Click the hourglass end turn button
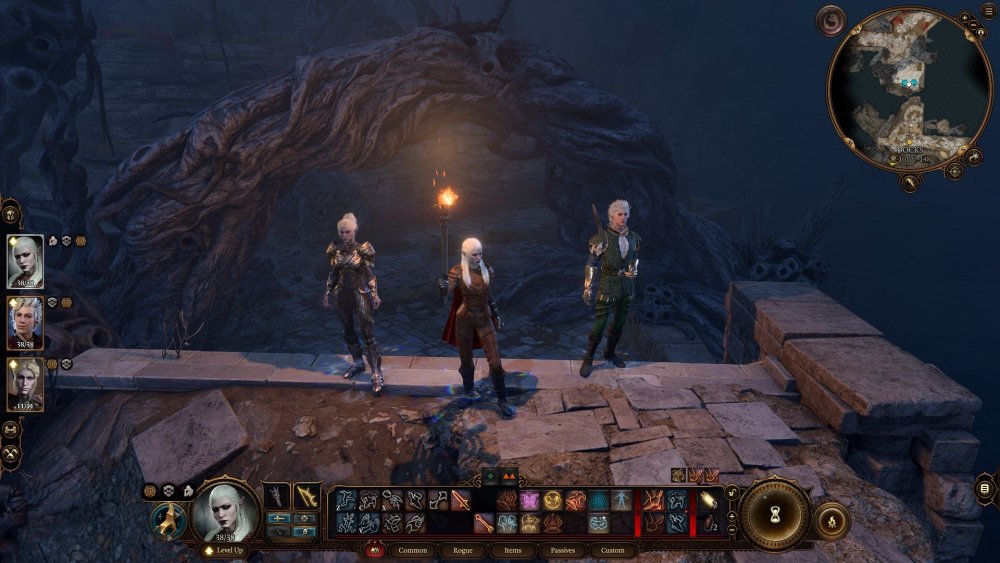The width and height of the screenshot is (1000, 563). (x=774, y=513)
